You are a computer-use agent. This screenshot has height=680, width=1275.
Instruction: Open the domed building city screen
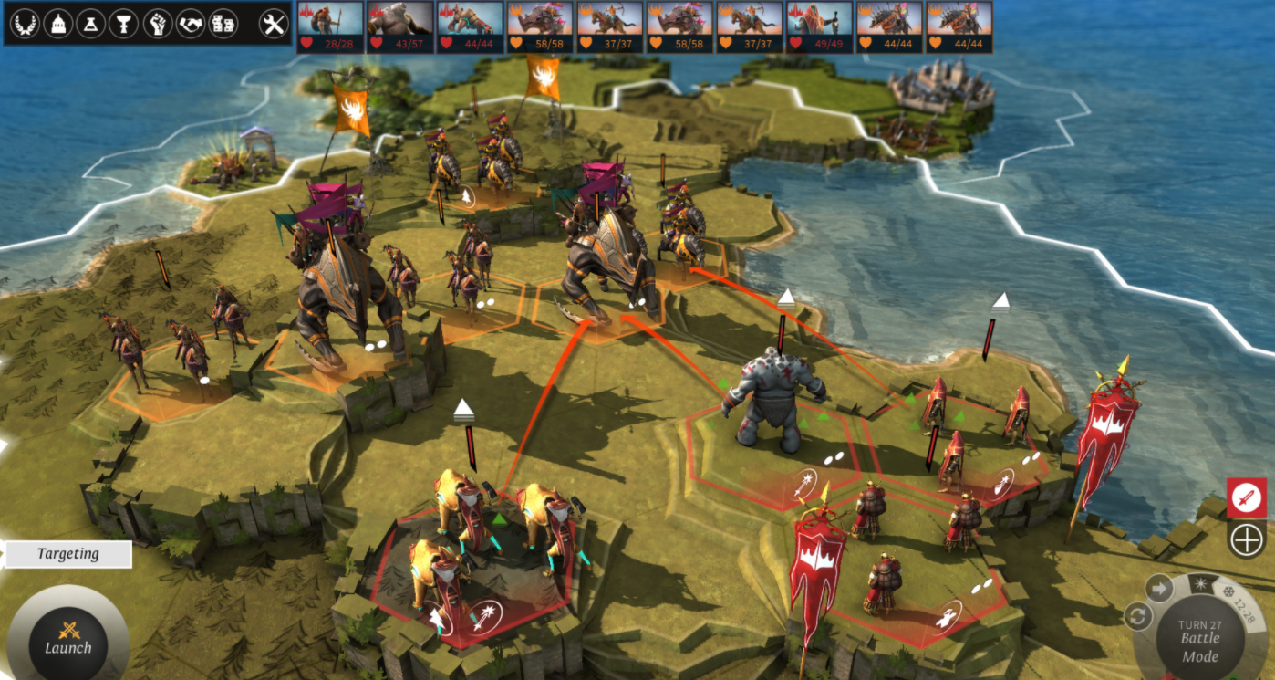click(x=58, y=24)
